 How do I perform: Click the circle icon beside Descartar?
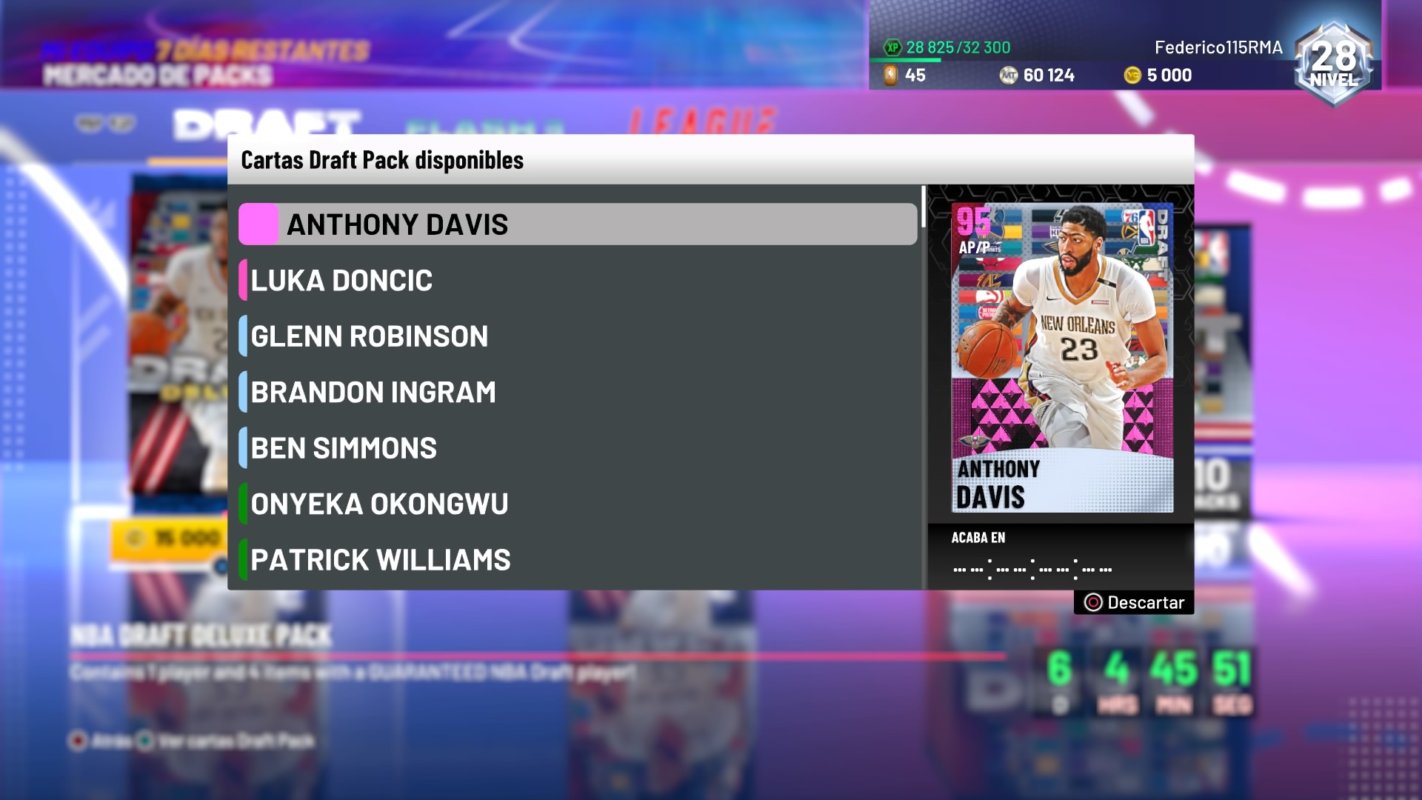click(x=1093, y=602)
